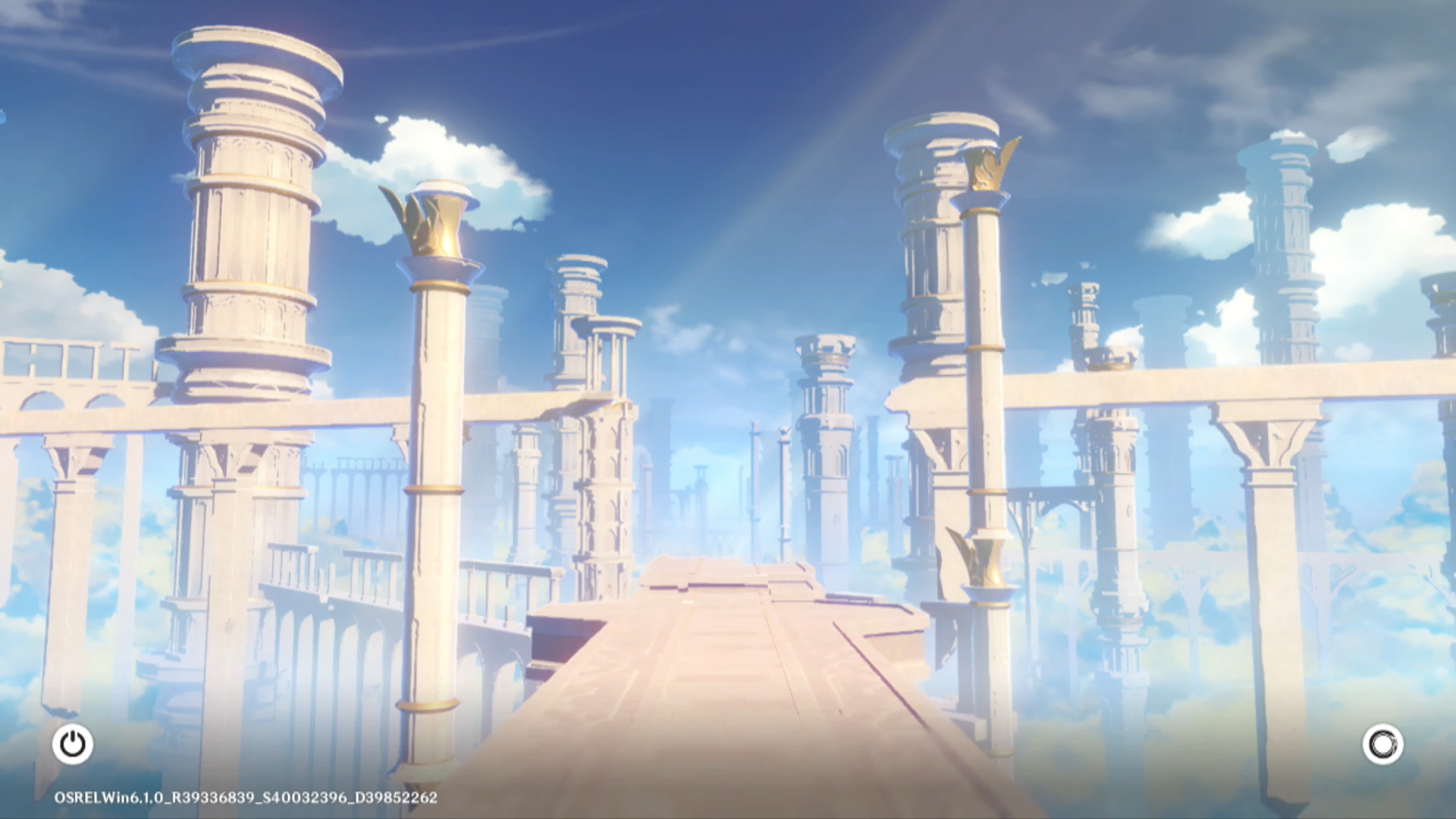The height and width of the screenshot is (819, 1456).
Task: Open the circular ring icon button
Action: 1382,744
